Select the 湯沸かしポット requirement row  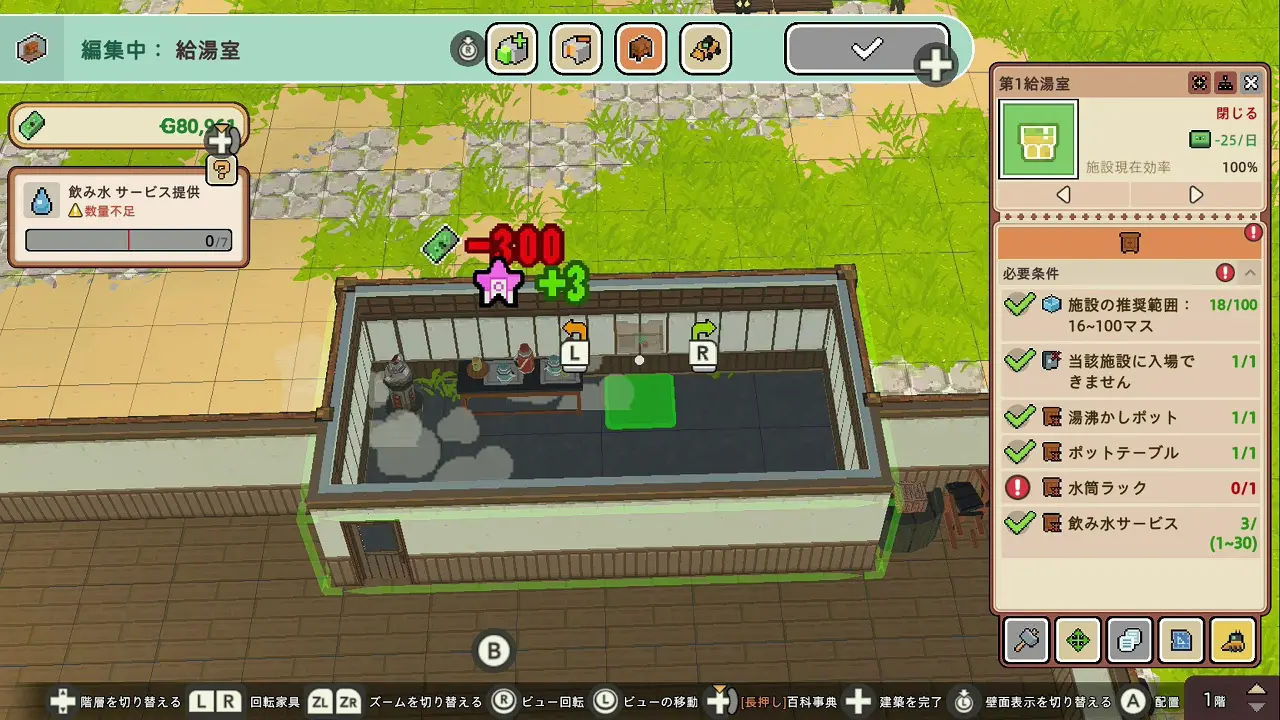click(1130, 417)
